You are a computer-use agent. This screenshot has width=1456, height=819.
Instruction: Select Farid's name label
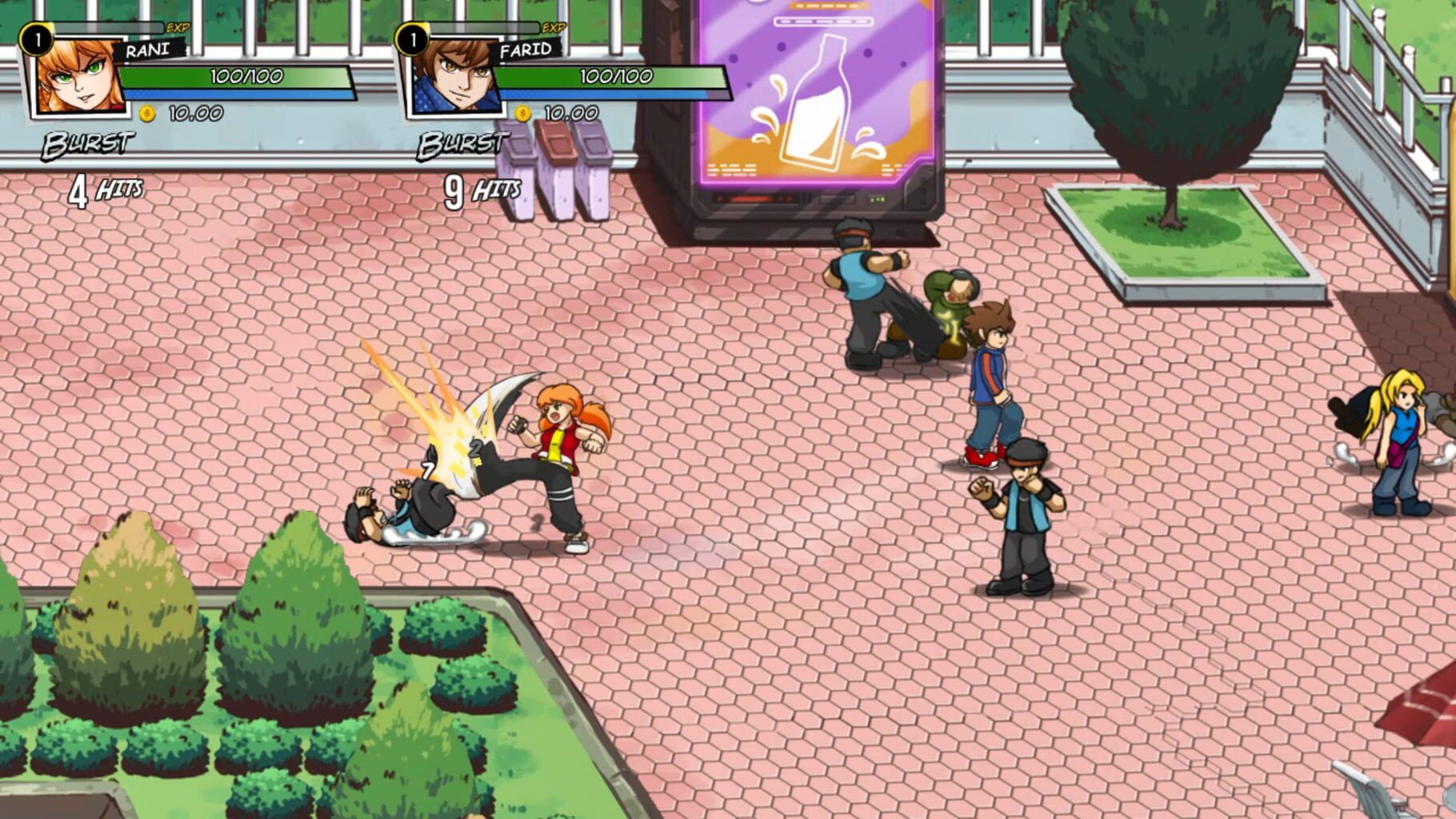coord(526,50)
